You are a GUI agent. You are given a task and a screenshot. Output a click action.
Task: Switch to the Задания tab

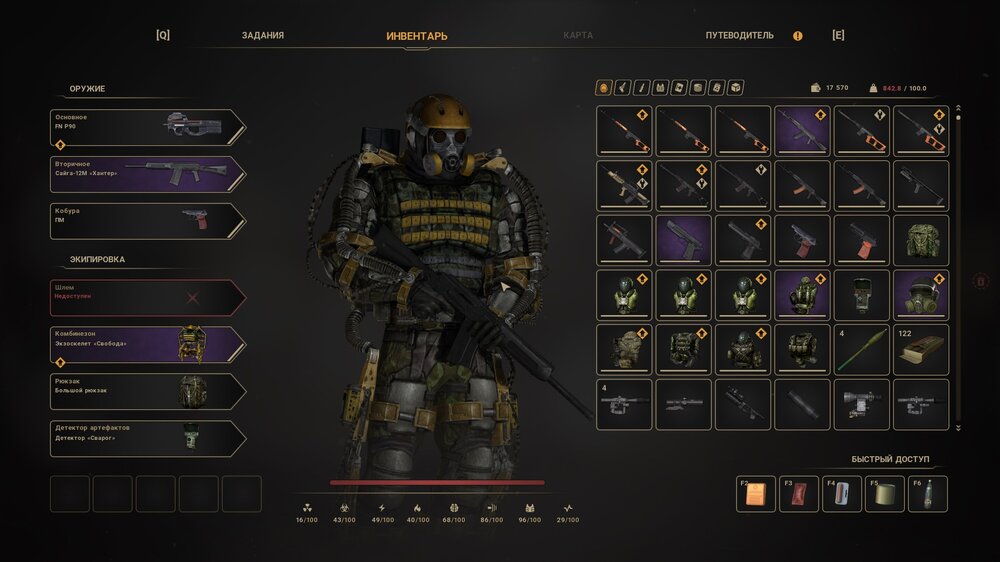[x=263, y=35]
